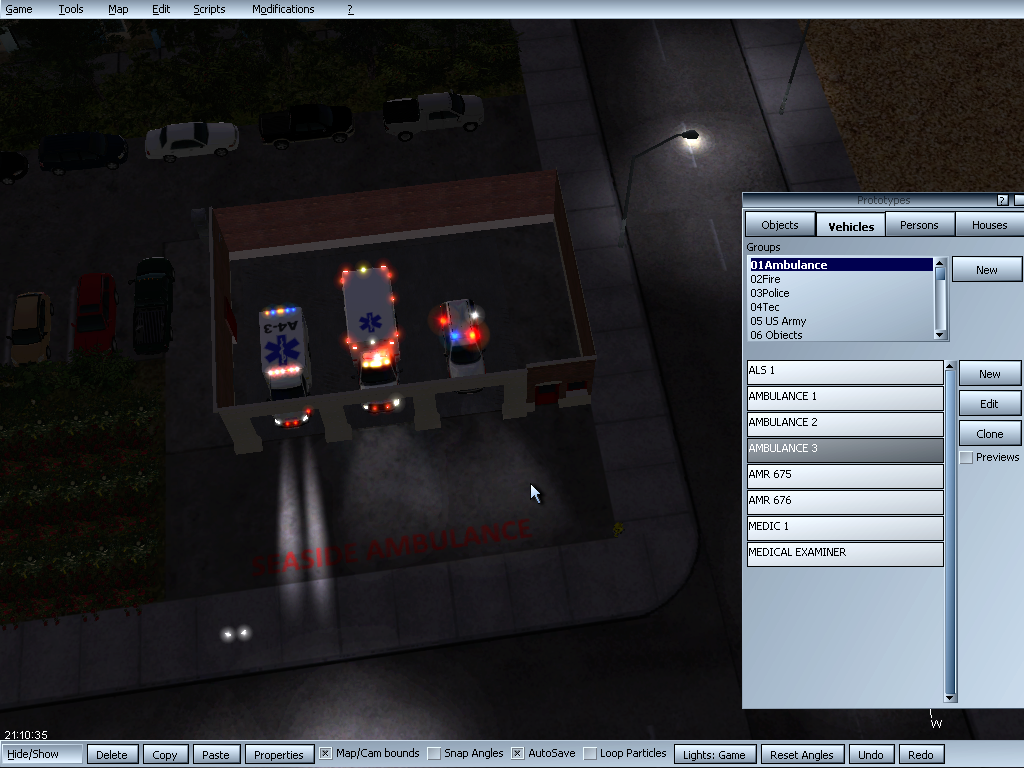The image size is (1024, 768).
Task: Open the Modifications menu
Action: pos(283,9)
